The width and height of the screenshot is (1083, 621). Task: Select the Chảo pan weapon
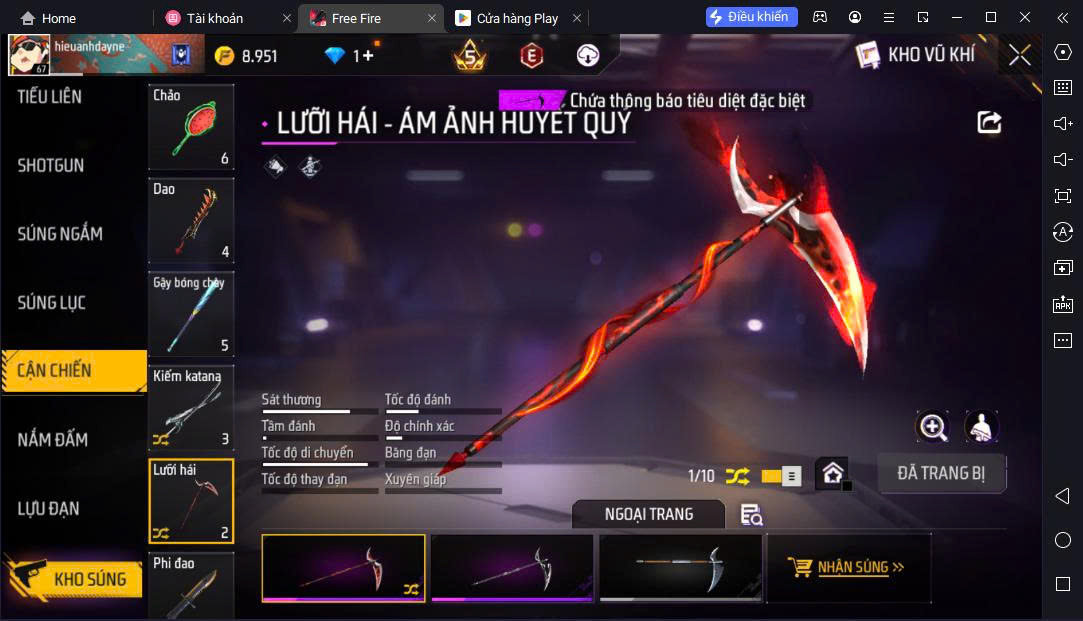coord(191,127)
